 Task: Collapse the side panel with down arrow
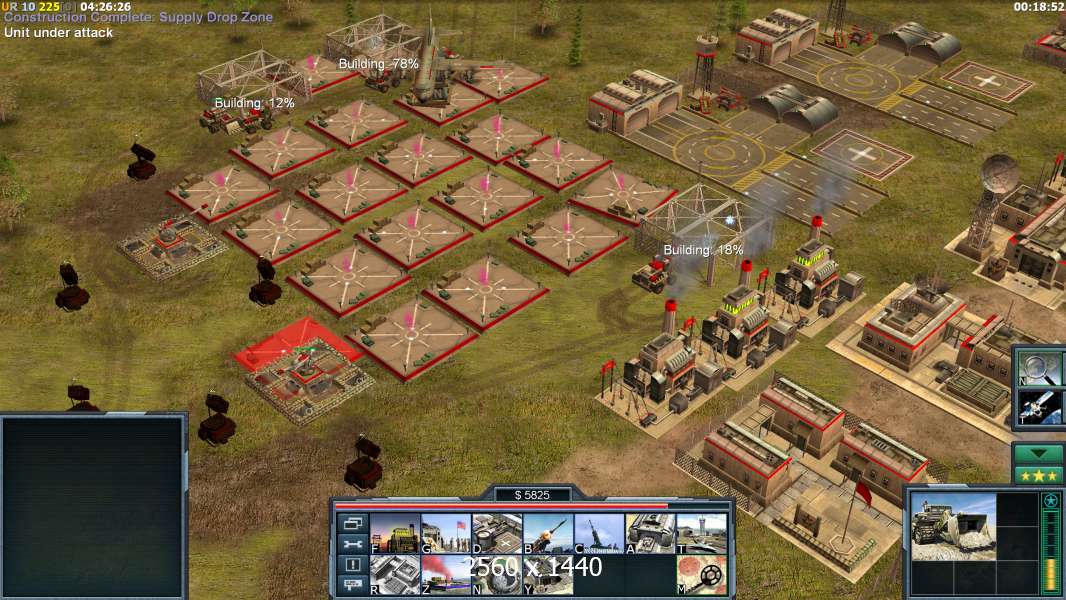pos(1037,454)
